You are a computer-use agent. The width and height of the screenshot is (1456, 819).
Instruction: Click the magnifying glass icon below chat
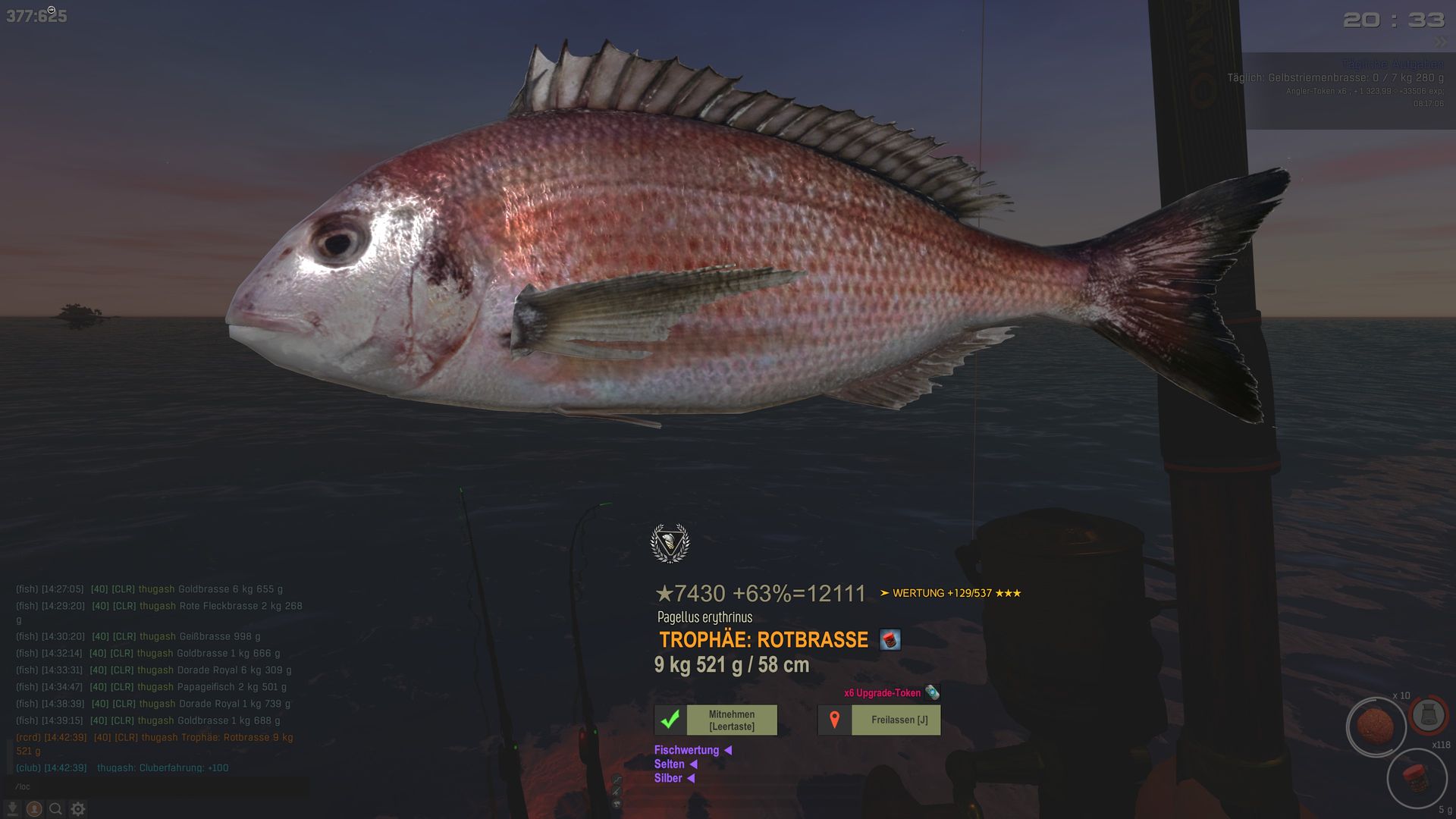[x=55, y=809]
